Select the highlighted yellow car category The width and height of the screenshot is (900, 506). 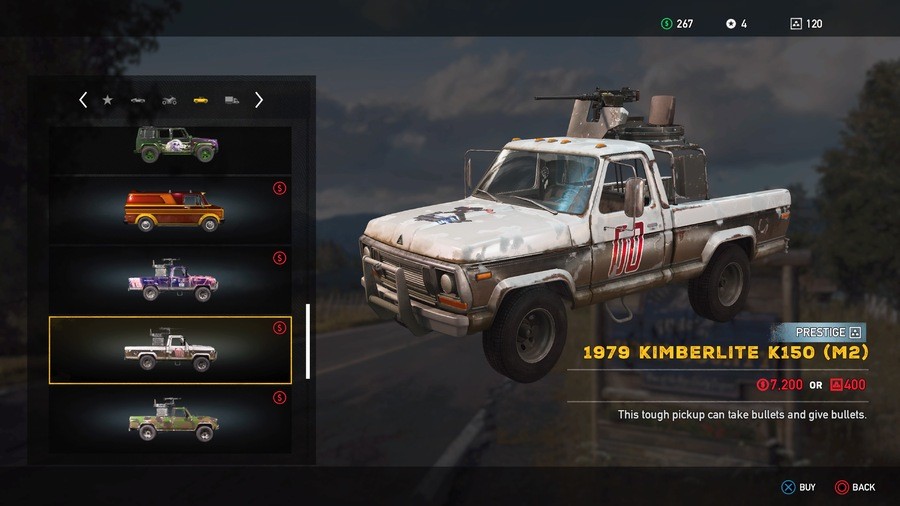tap(200, 100)
